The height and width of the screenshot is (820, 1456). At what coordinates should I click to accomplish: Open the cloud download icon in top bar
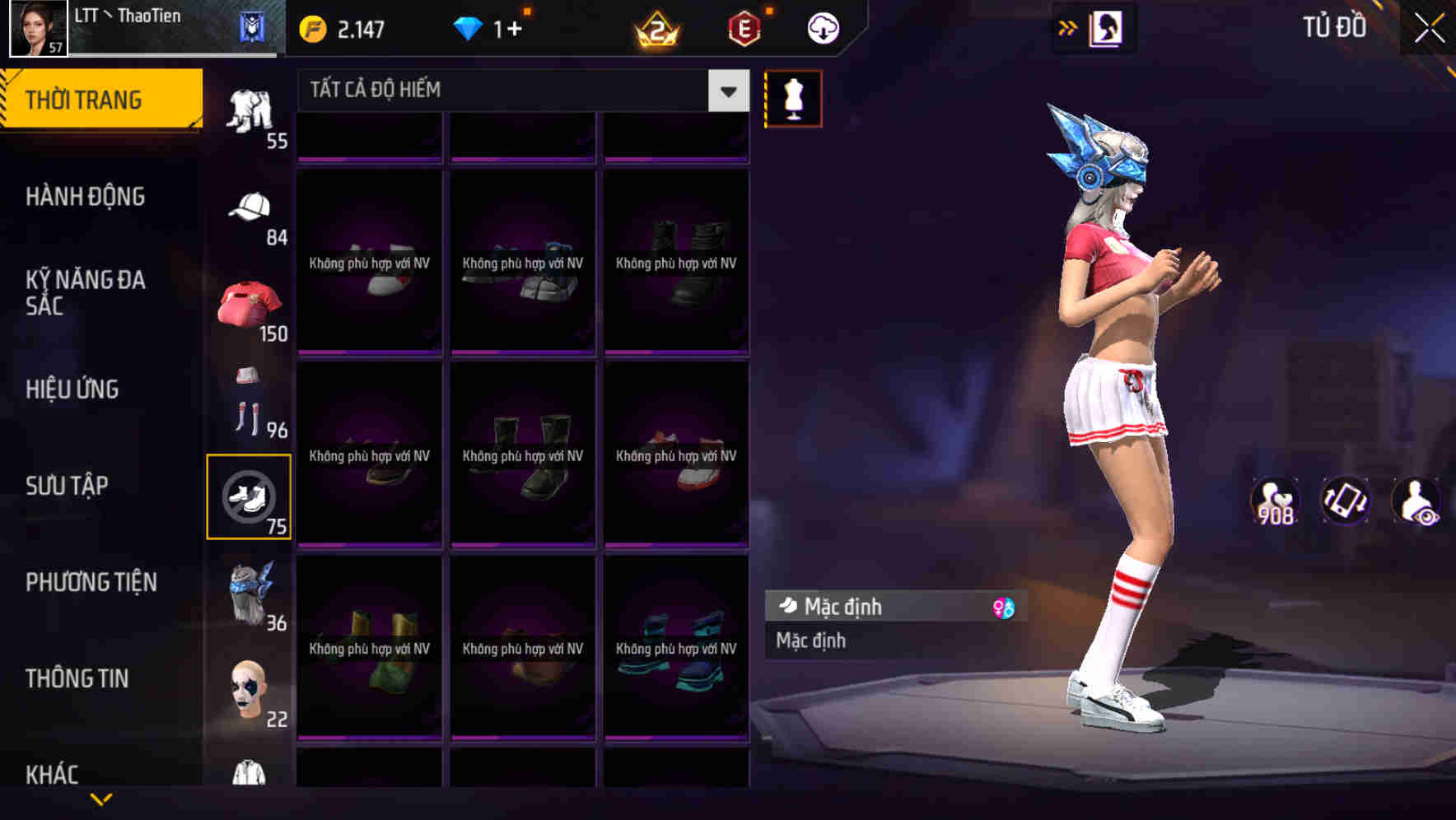point(823,26)
